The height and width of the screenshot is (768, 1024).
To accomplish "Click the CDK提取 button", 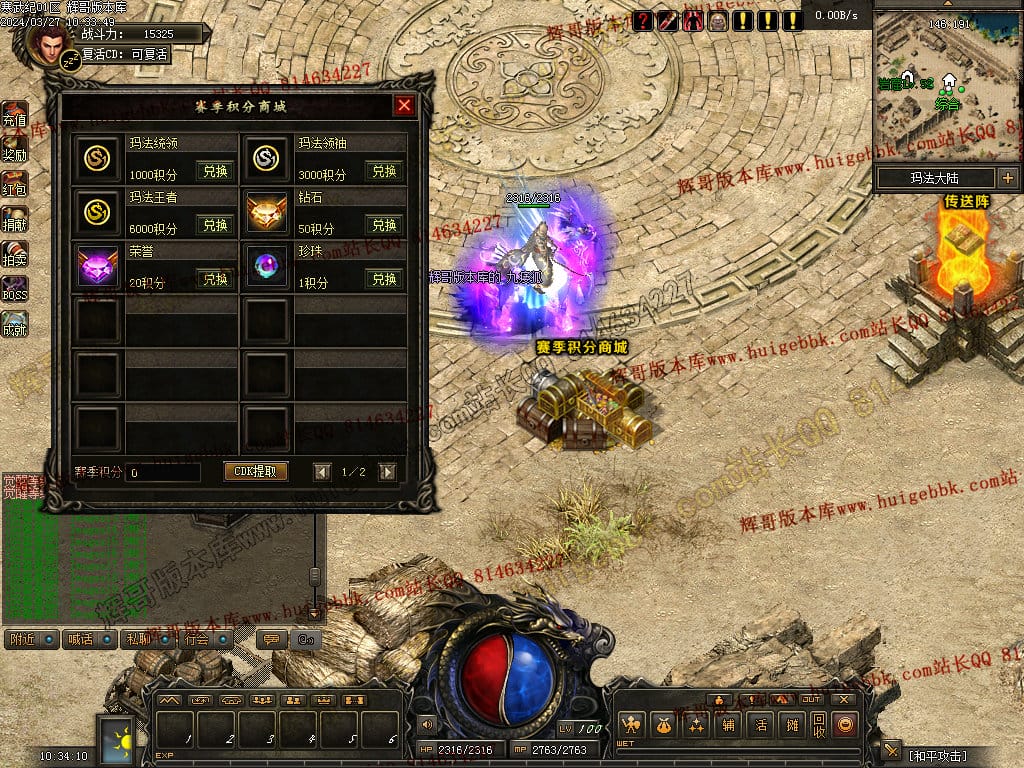I will point(255,471).
